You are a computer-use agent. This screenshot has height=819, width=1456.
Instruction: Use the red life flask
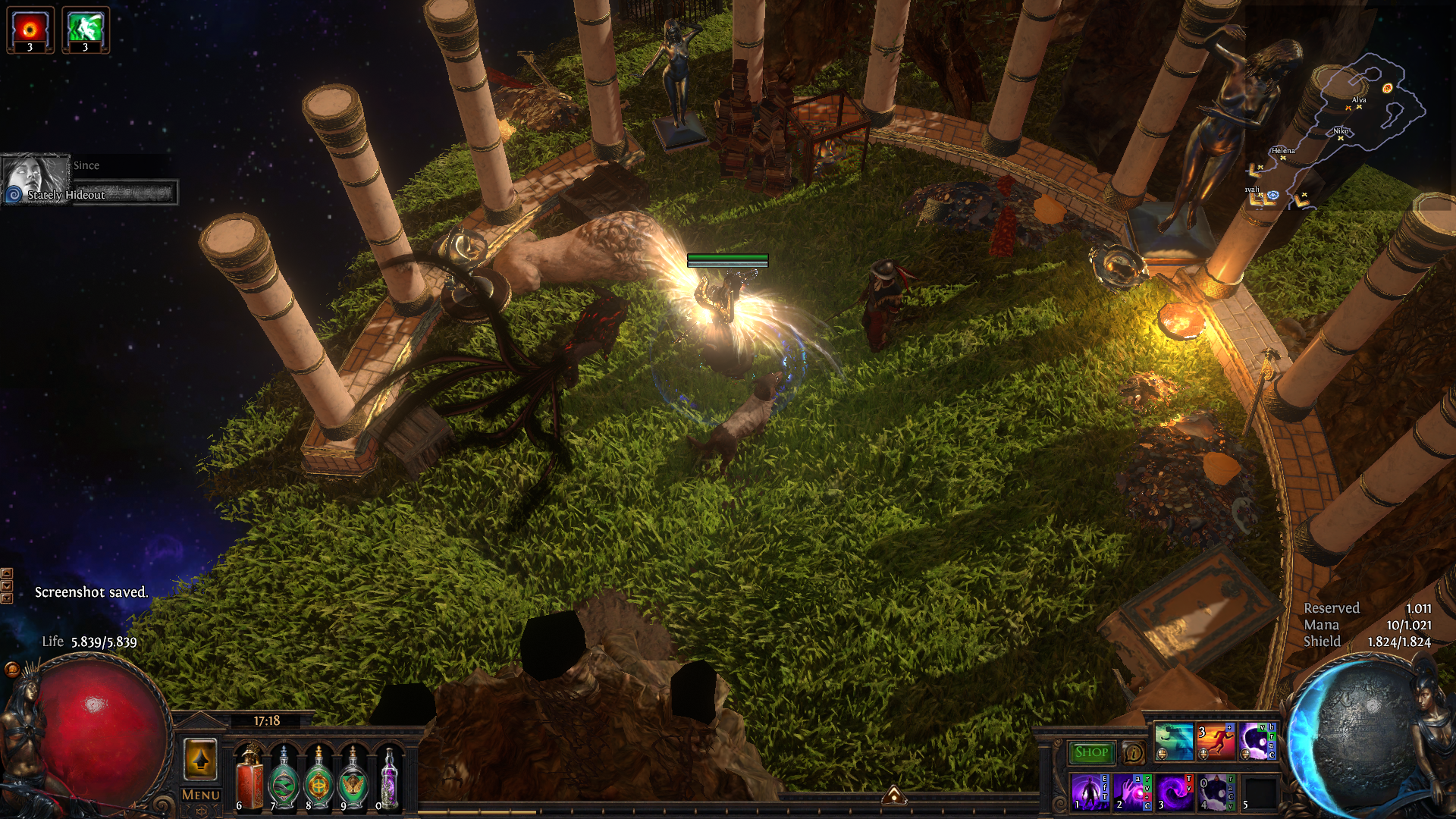pos(249,779)
